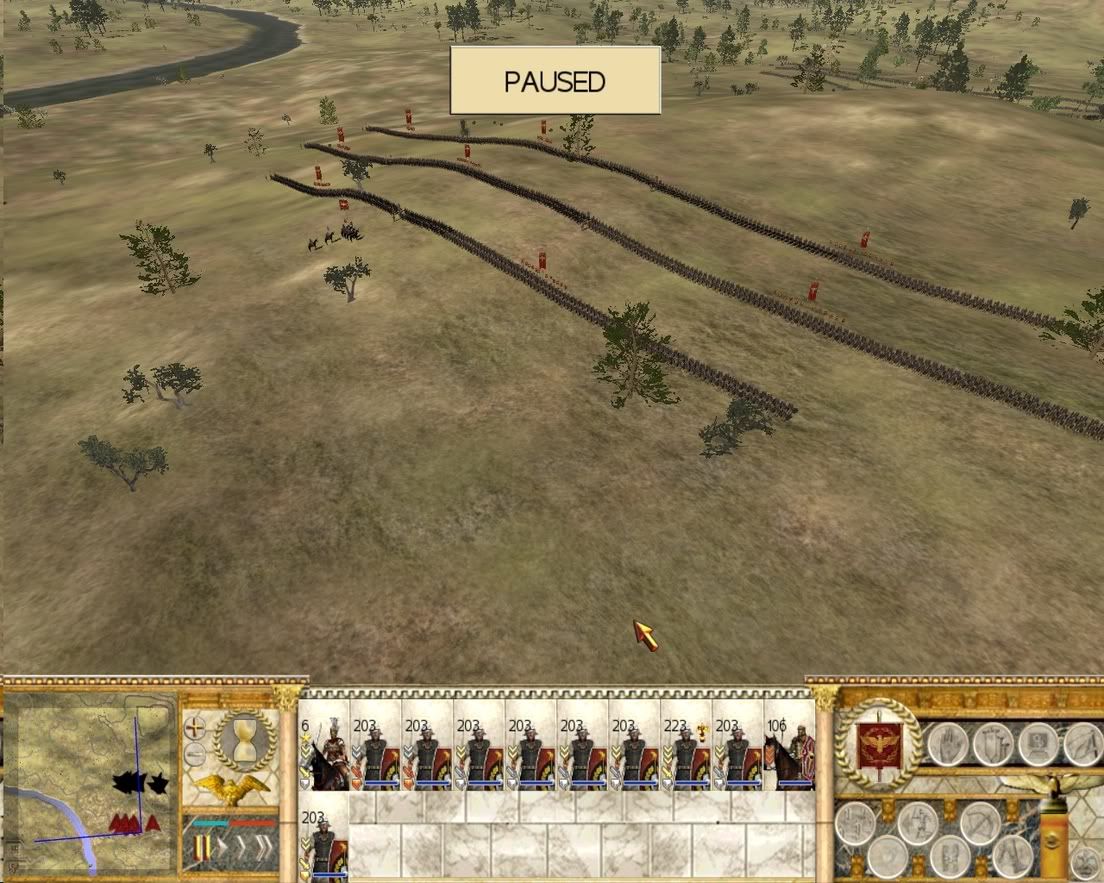
Task: Zoom in the minimap with plus button
Action: point(195,728)
